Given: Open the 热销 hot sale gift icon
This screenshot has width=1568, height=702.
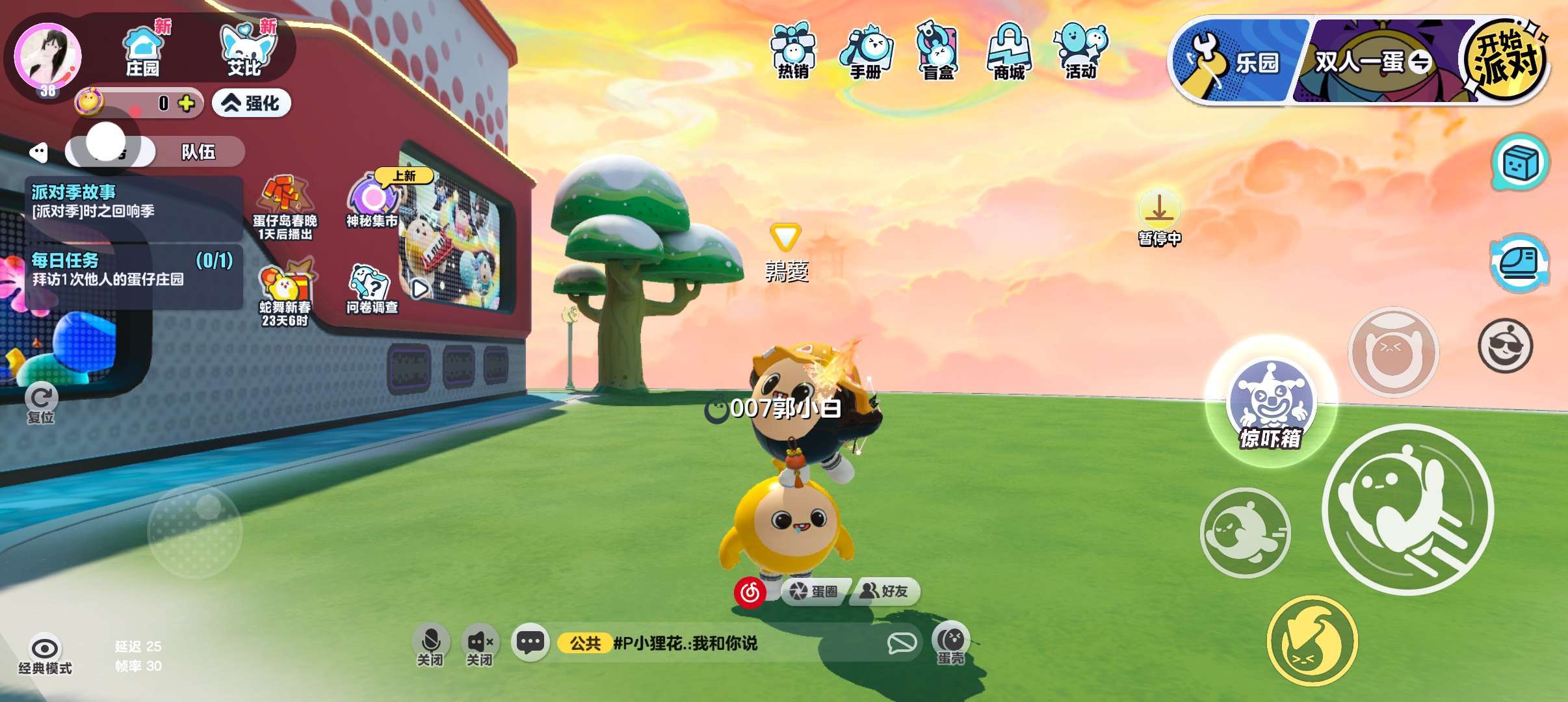Looking at the screenshot, I should coord(792,51).
